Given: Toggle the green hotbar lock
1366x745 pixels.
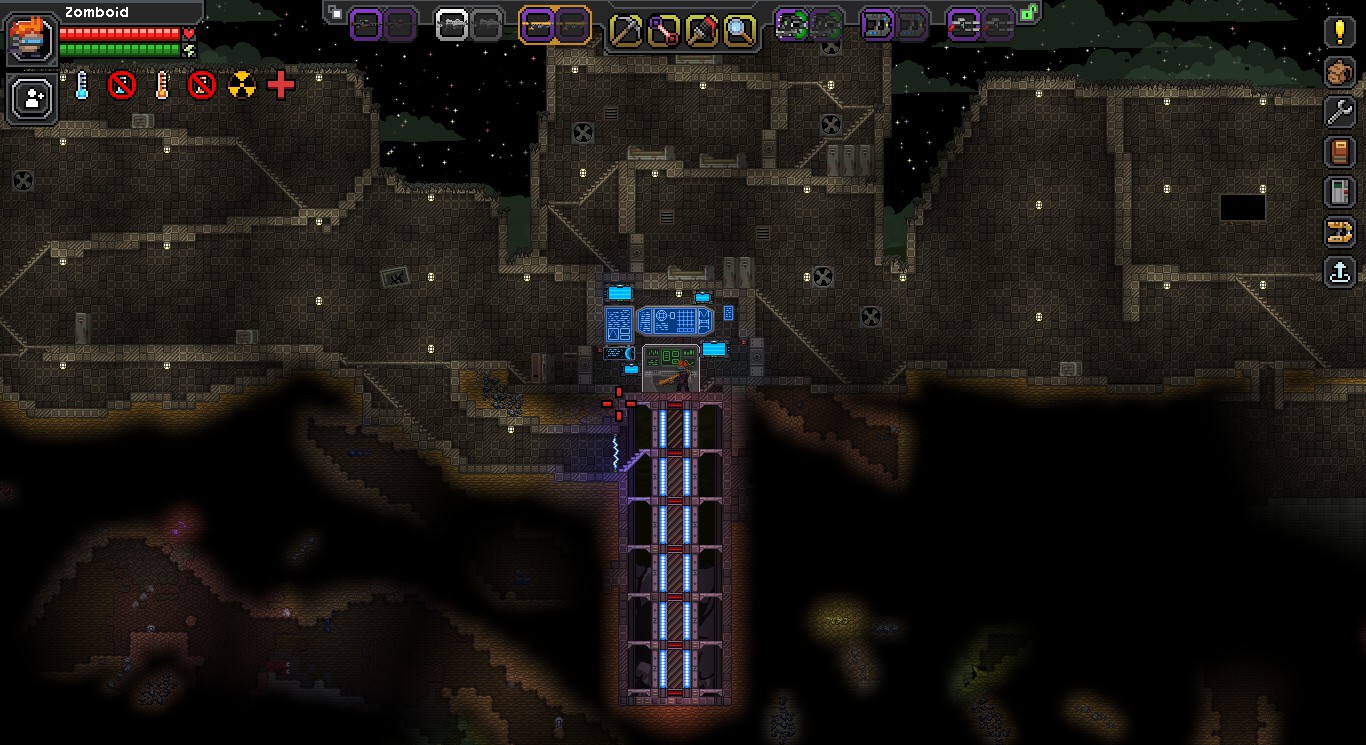Looking at the screenshot, I should 1028,12.
